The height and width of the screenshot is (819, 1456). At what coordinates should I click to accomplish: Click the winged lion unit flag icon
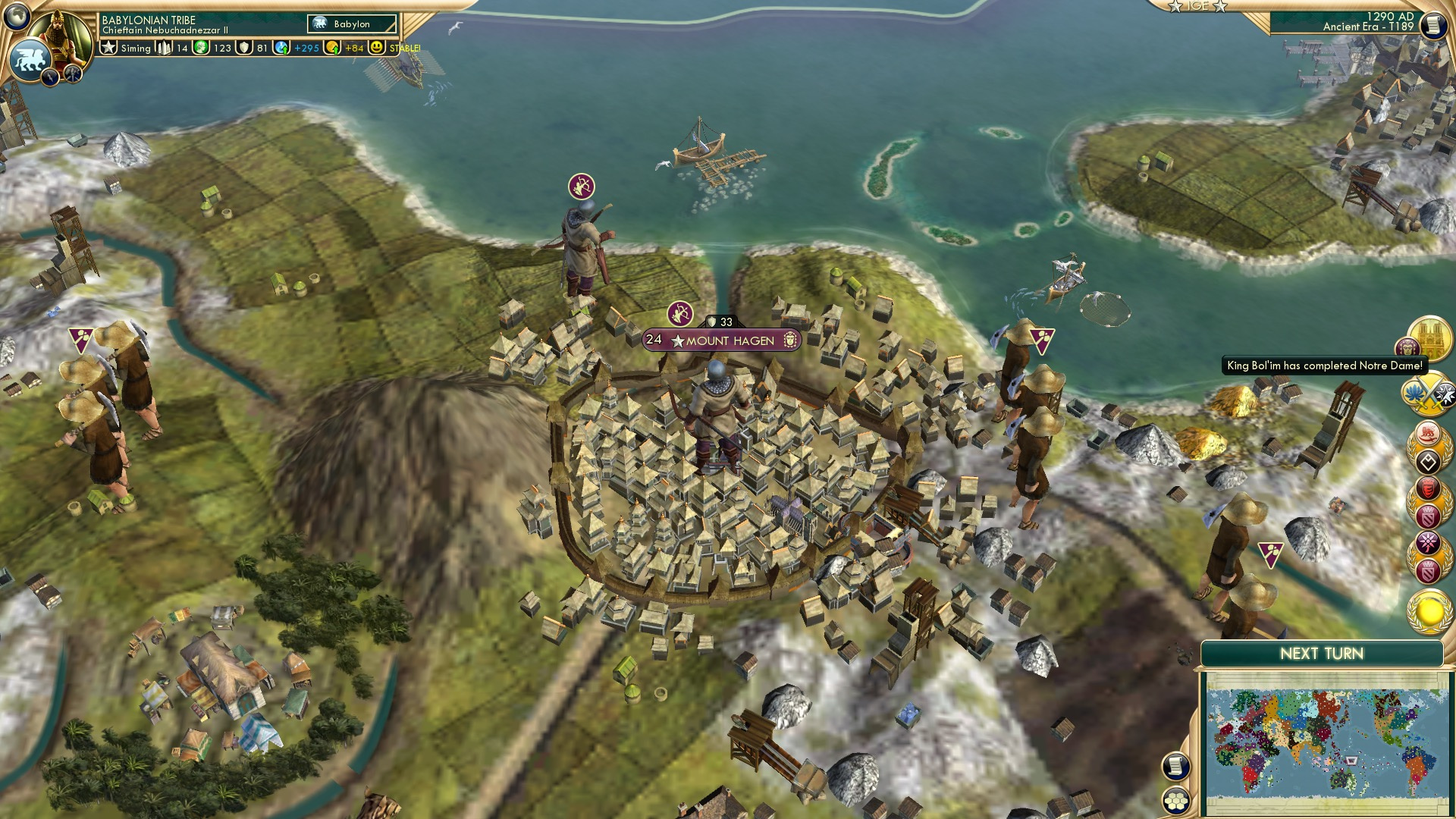pos(30,59)
